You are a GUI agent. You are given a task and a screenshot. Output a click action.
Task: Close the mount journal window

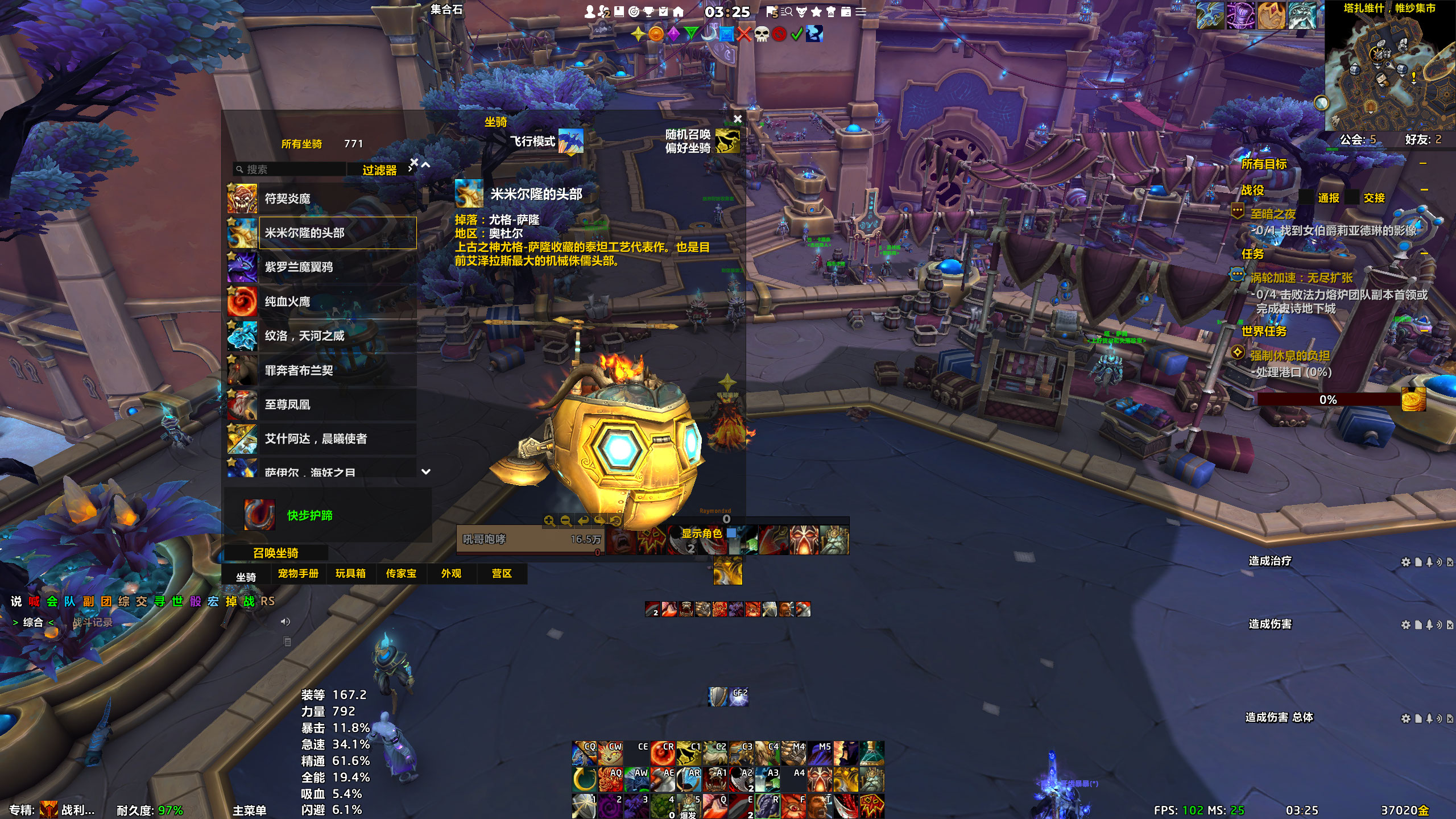click(x=738, y=119)
